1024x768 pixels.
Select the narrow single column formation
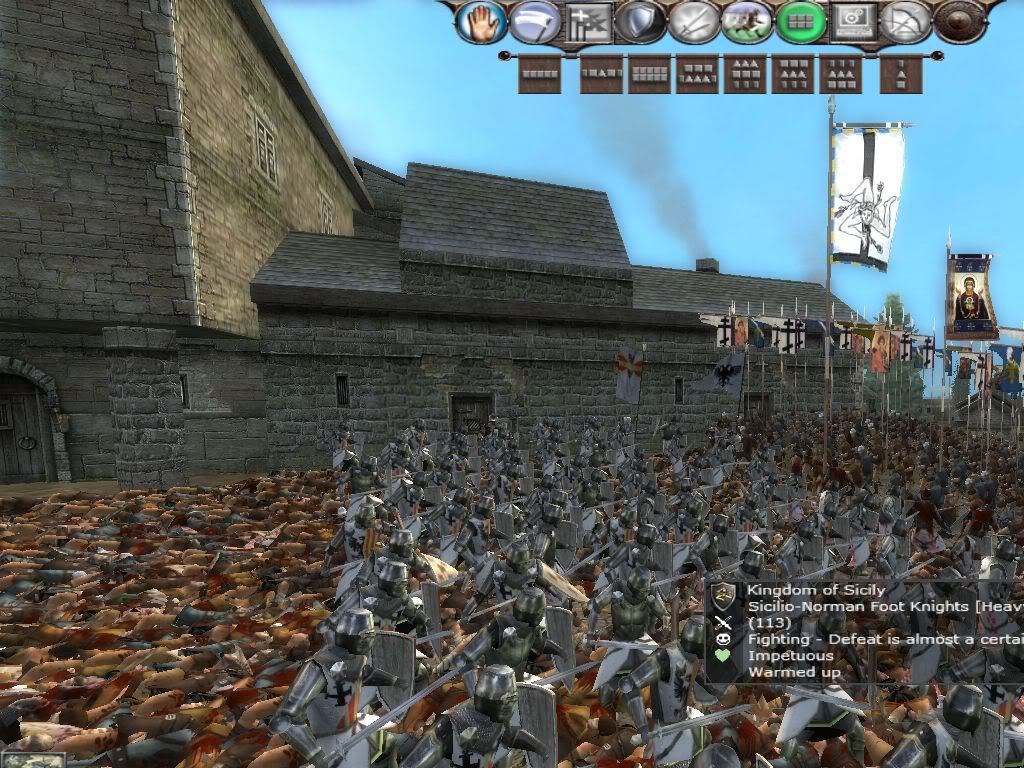(901, 75)
